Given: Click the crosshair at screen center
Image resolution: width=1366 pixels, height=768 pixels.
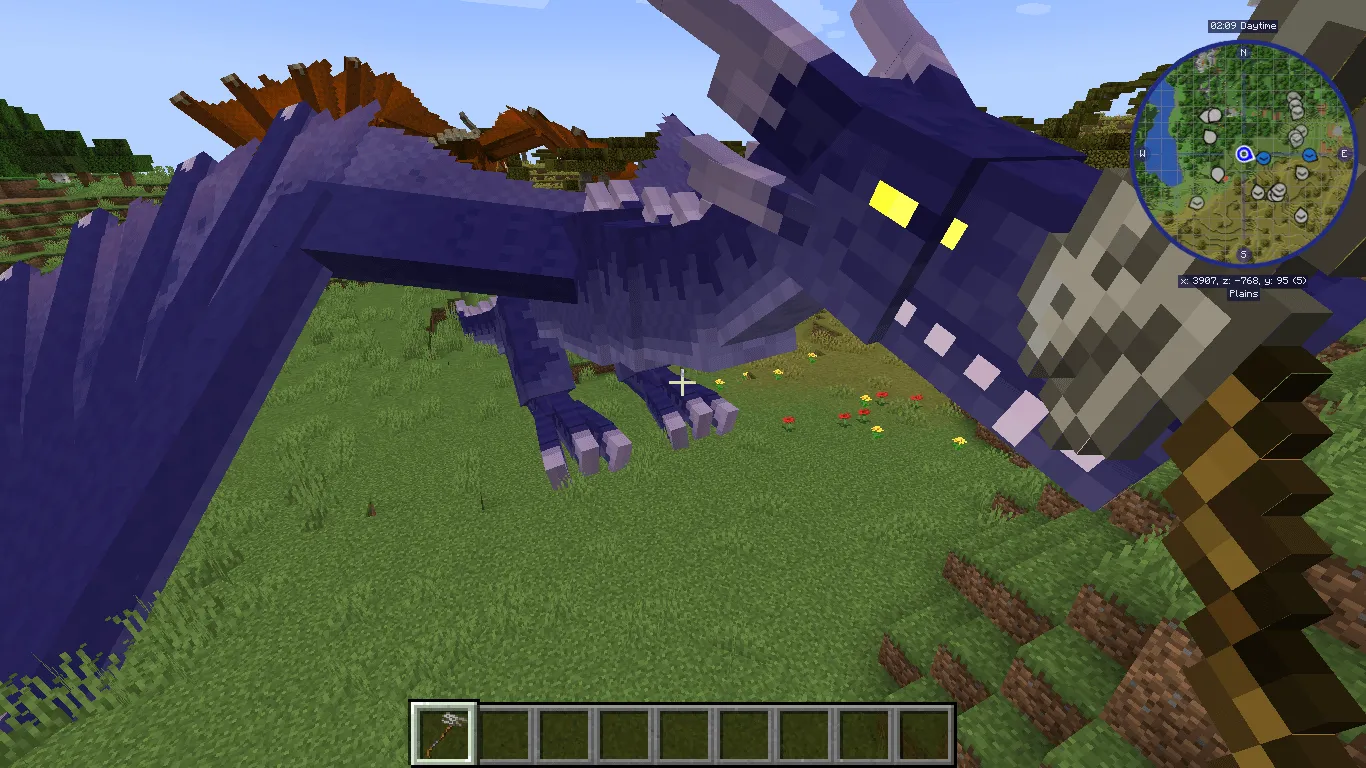Looking at the screenshot, I should point(683,383).
